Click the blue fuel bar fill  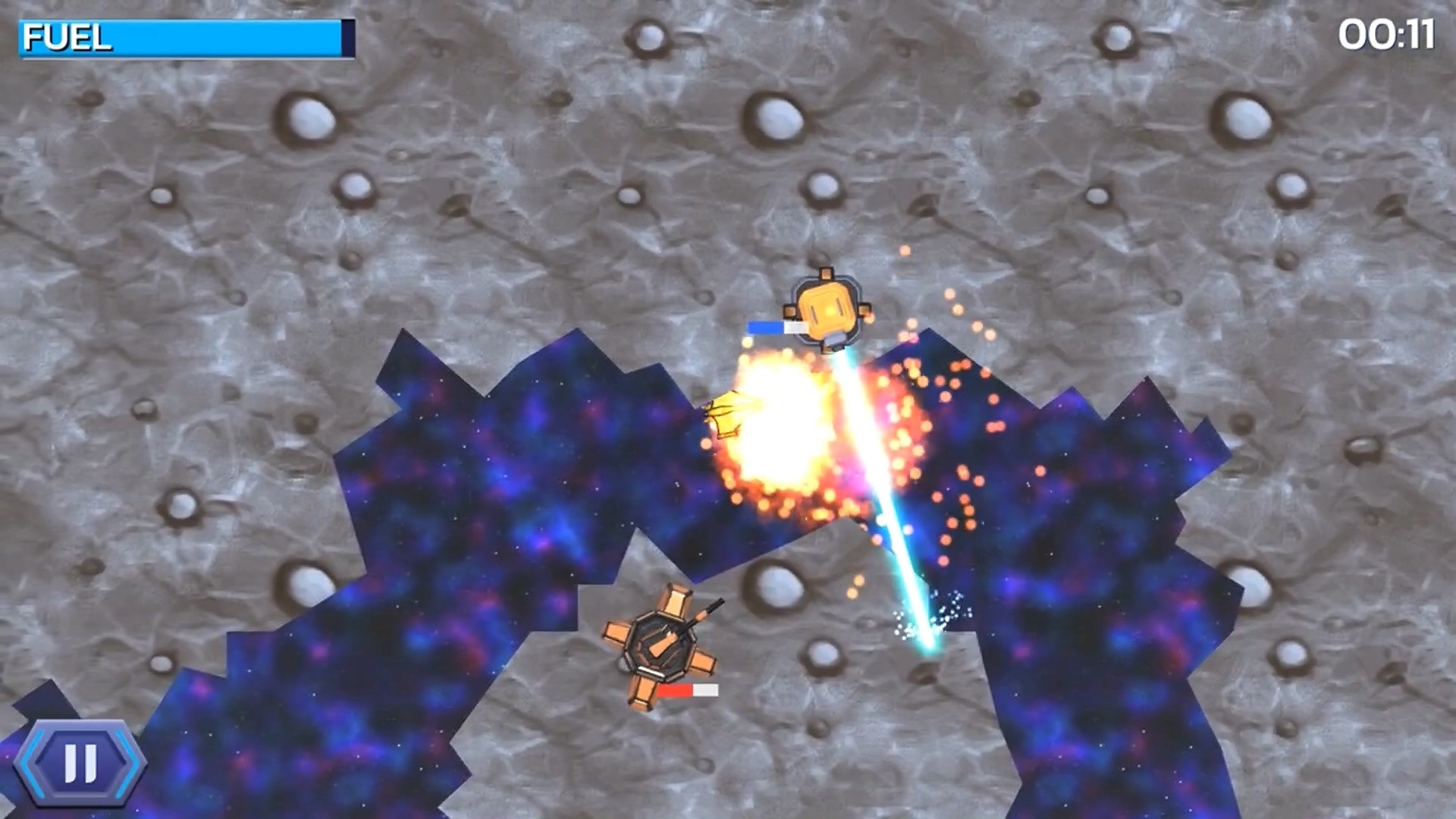click(x=227, y=36)
